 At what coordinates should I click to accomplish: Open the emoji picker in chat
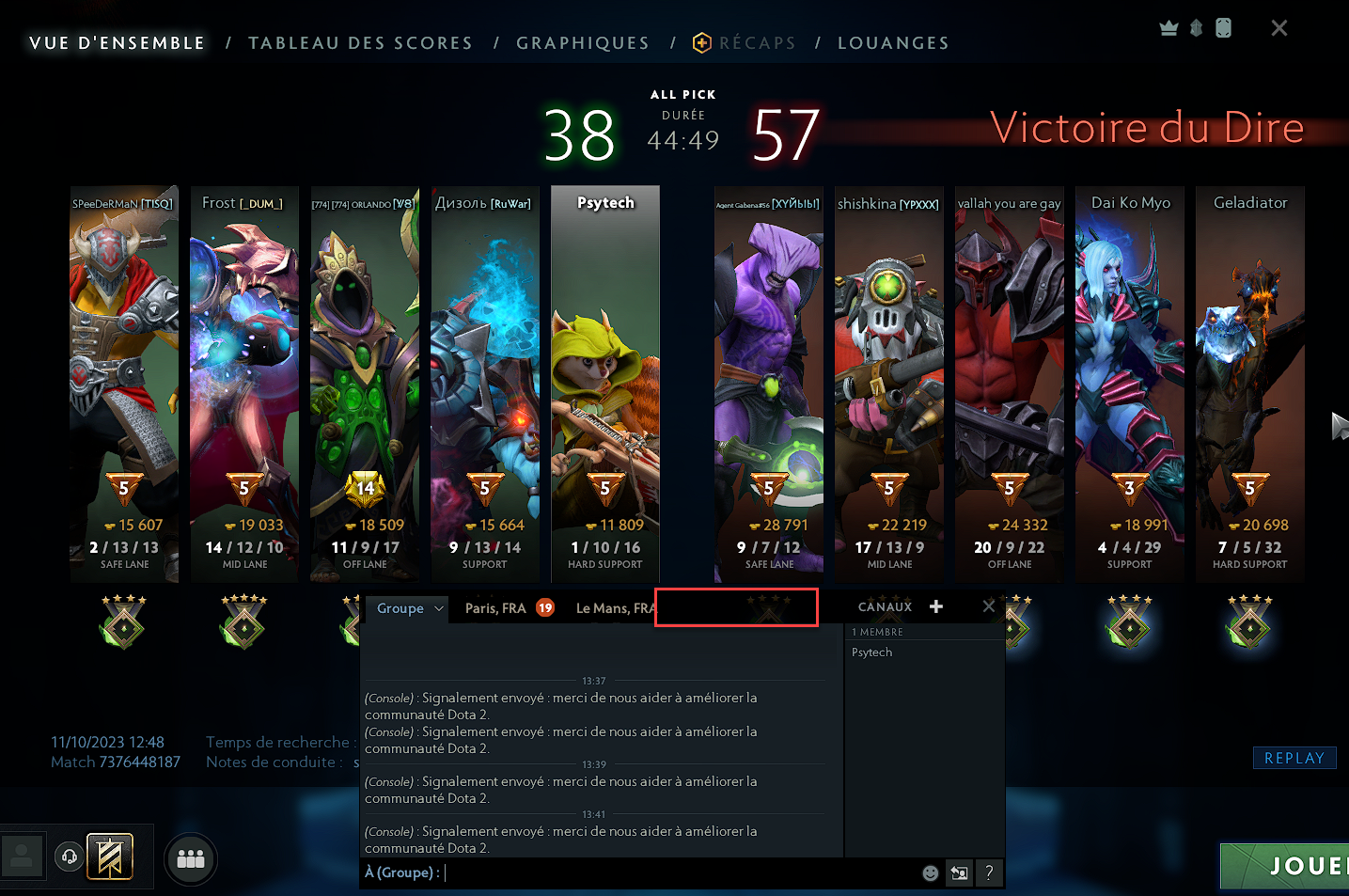click(x=930, y=872)
